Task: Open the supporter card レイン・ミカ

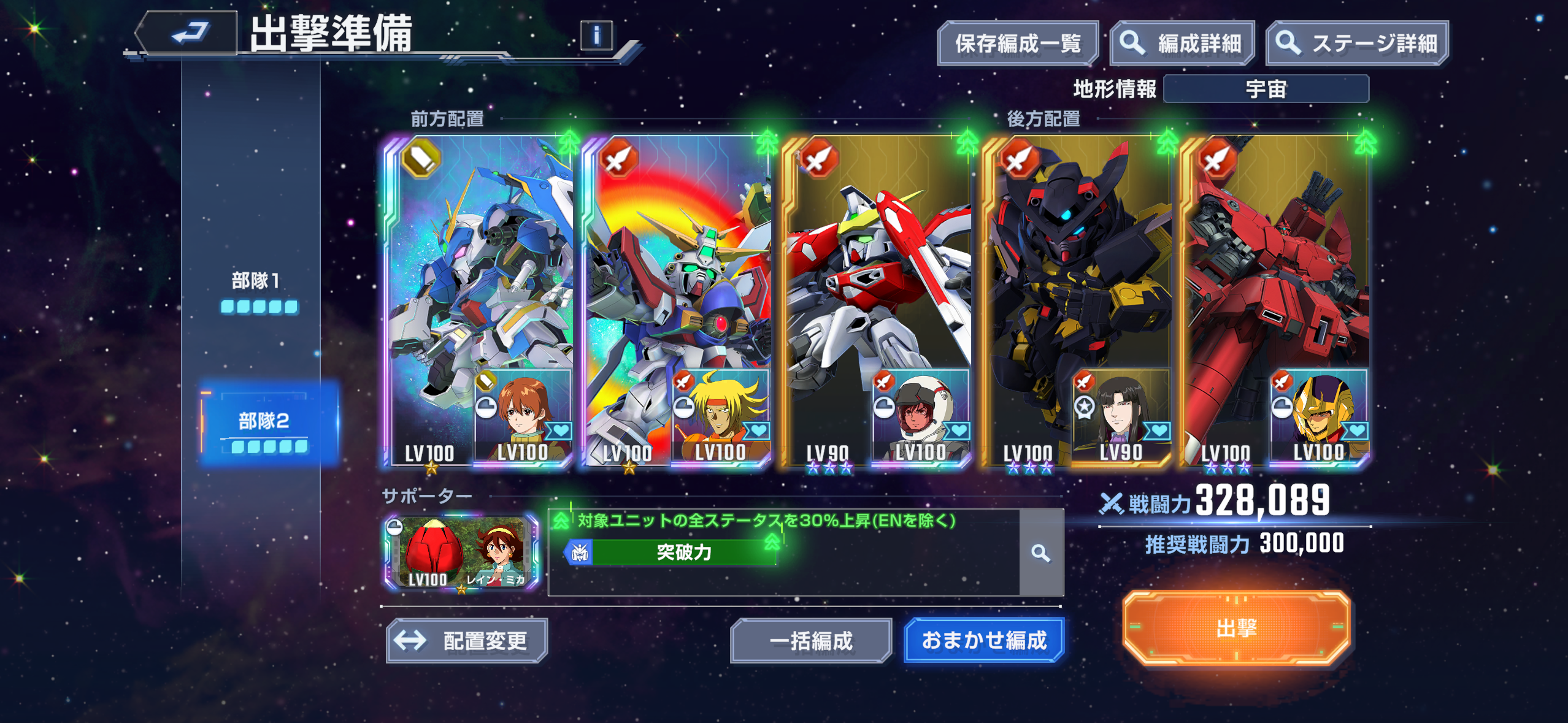Action: click(461, 553)
